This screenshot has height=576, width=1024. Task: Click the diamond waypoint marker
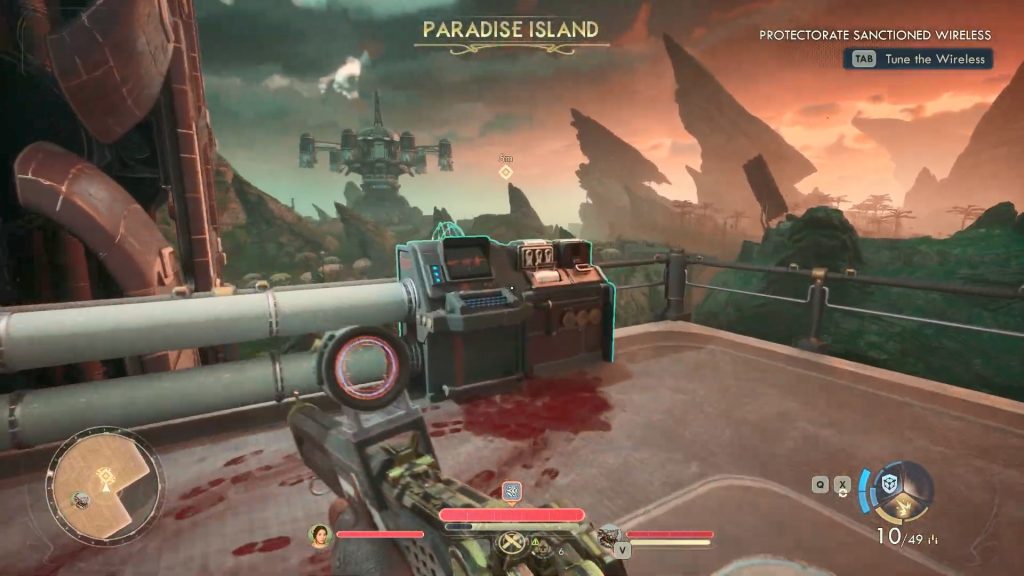pyautogui.click(x=506, y=172)
